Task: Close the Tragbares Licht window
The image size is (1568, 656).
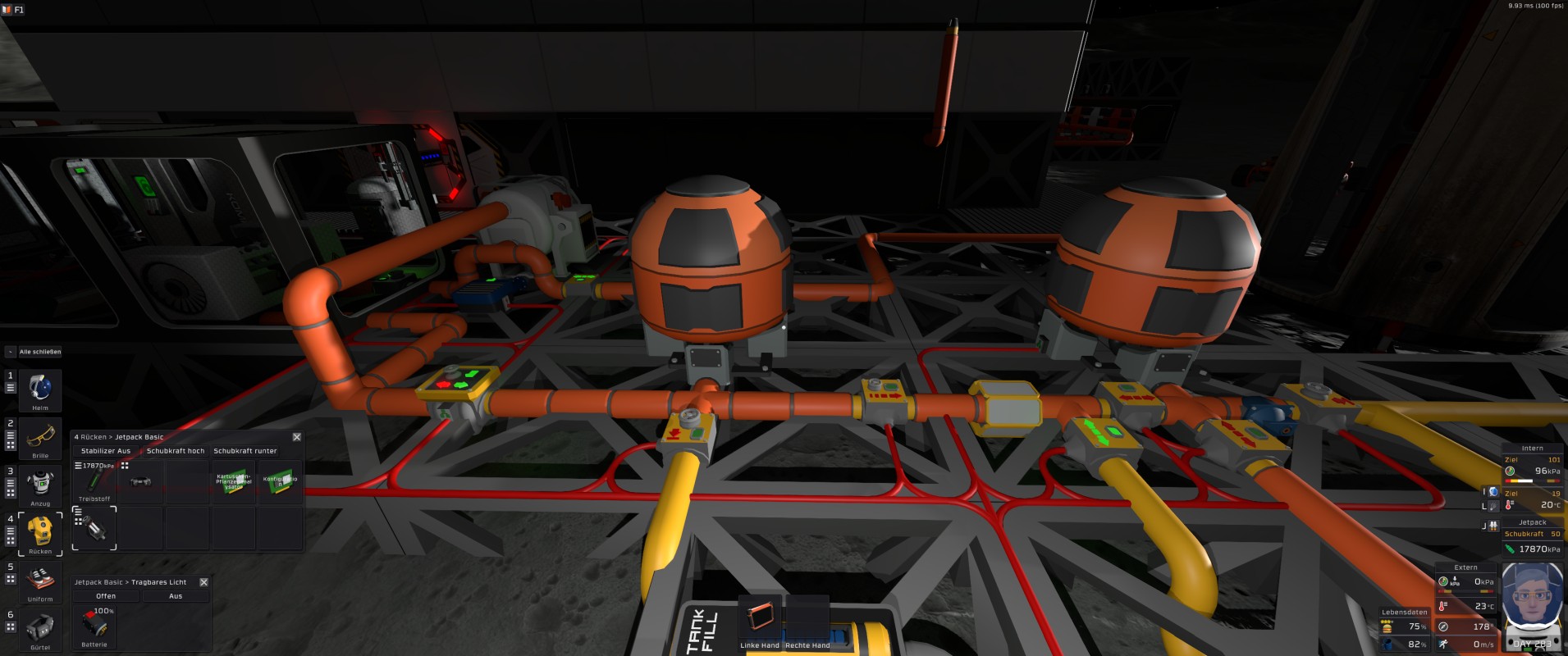Action: [204, 582]
